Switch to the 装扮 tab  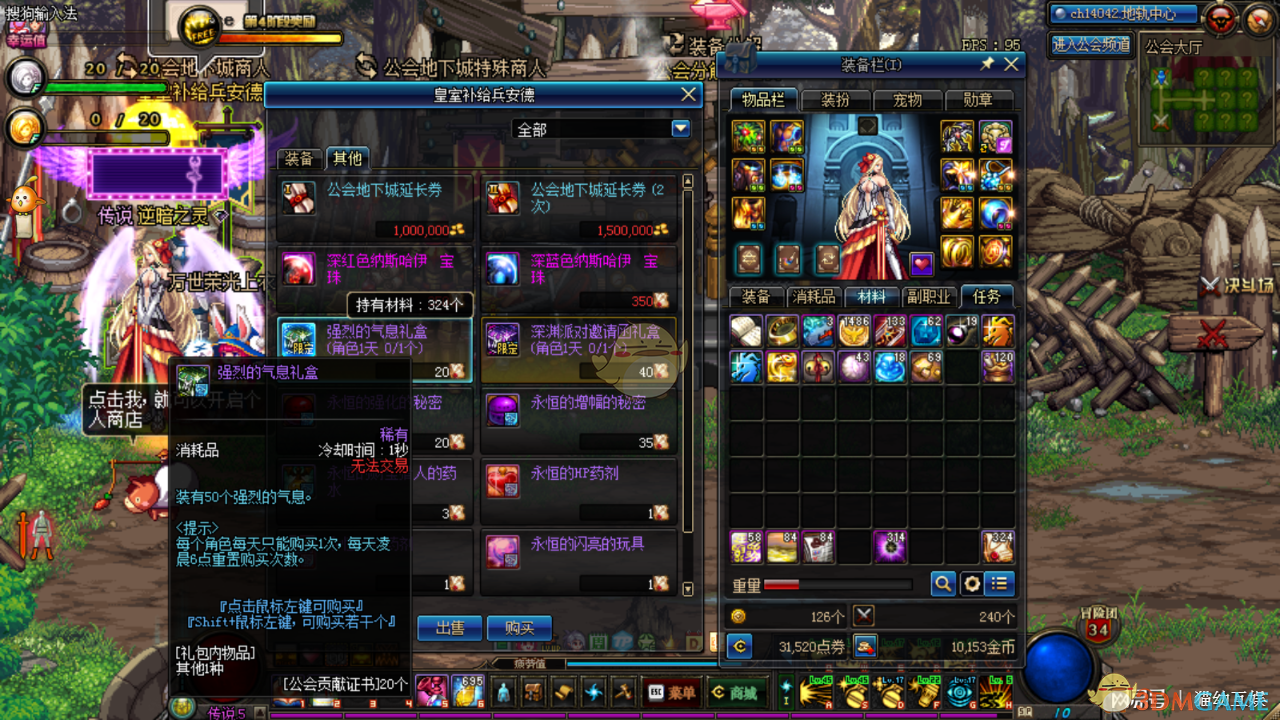click(x=834, y=100)
